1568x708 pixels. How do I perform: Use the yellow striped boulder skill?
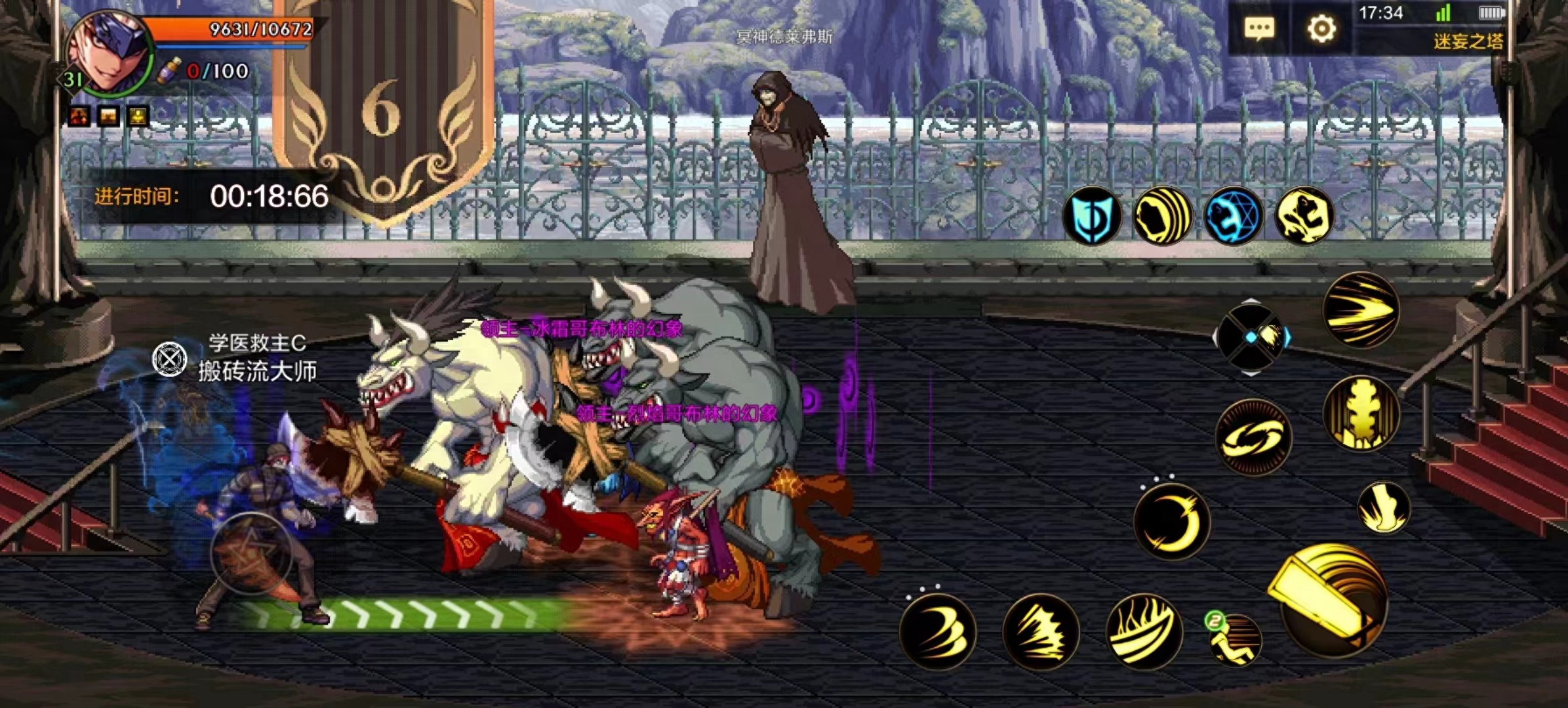pyautogui.click(x=1162, y=216)
